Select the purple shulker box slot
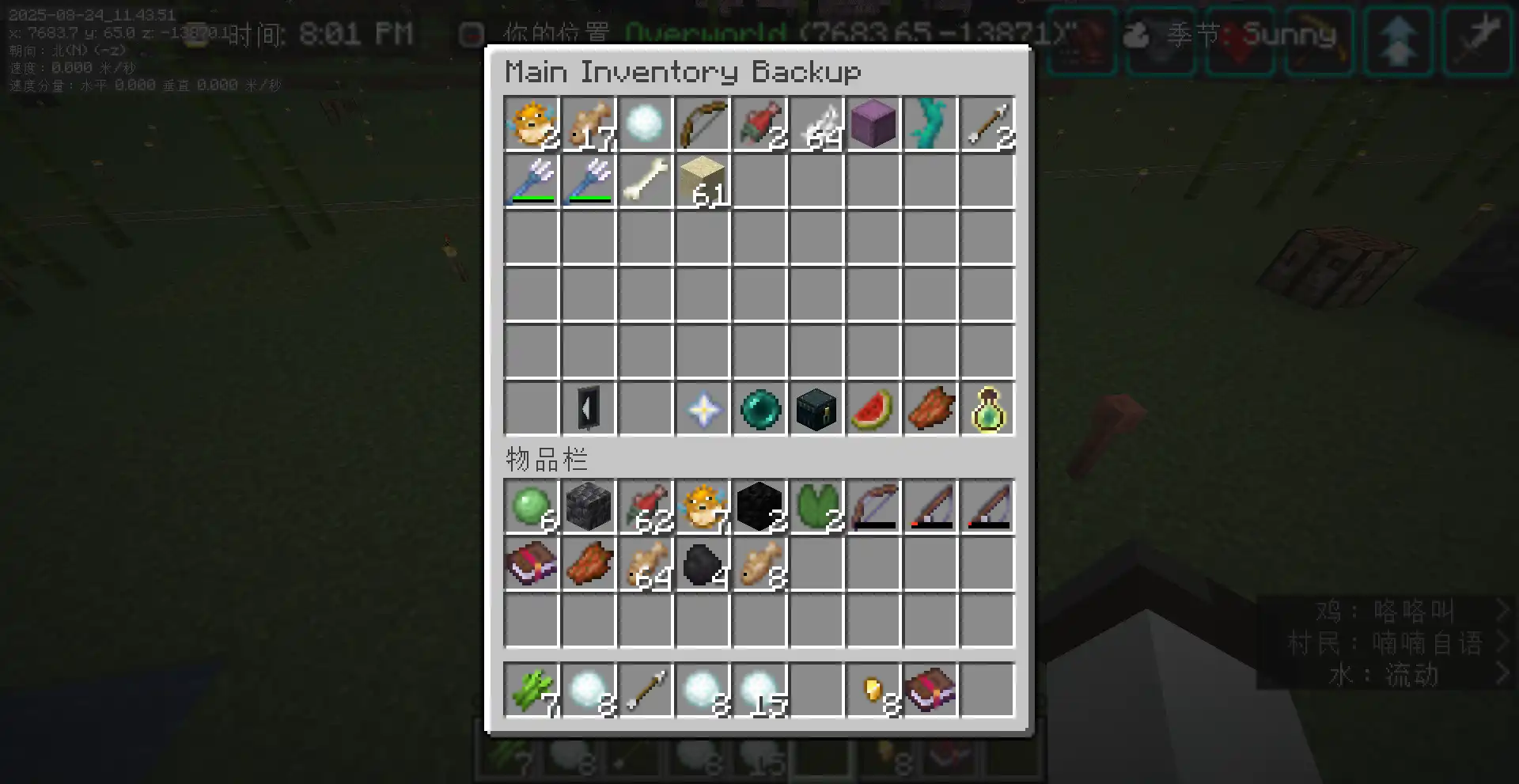The image size is (1519, 784). (873, 124)
